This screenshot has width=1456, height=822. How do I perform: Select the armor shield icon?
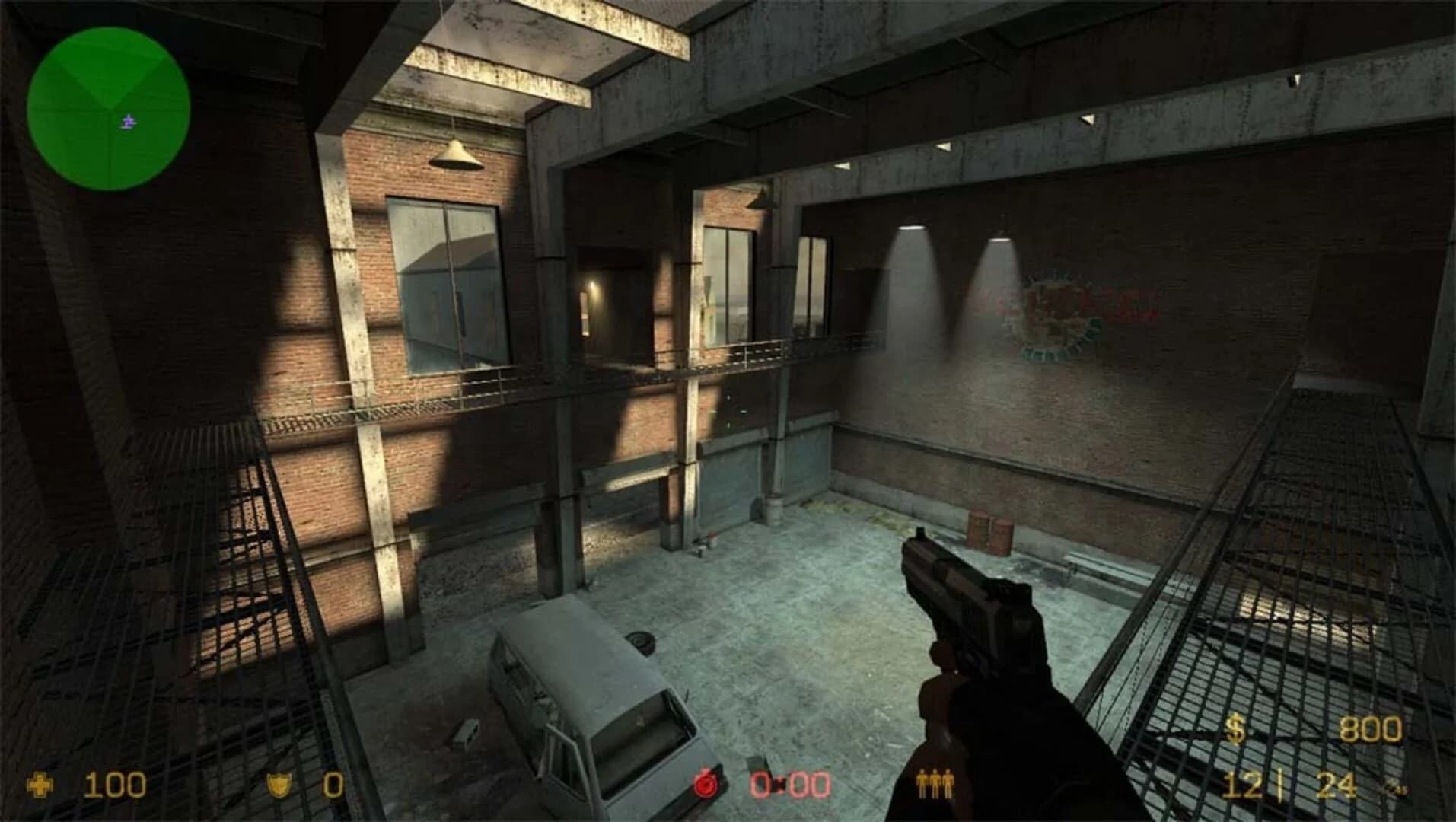pyautogui.click(x=279, y=785)
